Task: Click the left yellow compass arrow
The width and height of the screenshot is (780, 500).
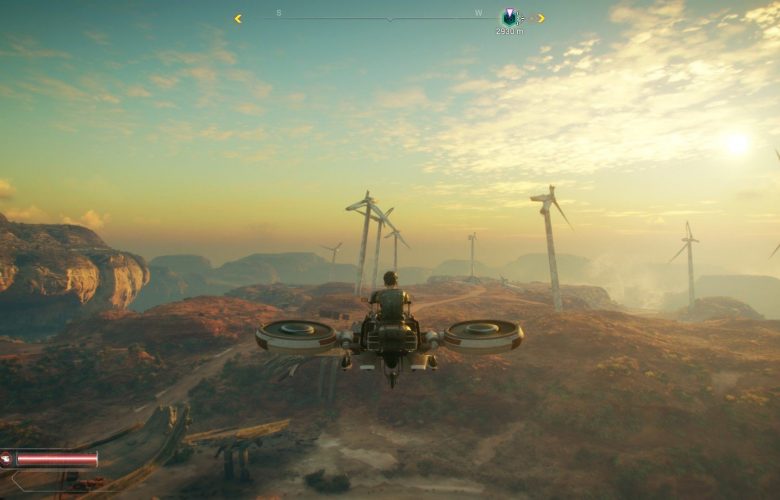Action: 238,18
